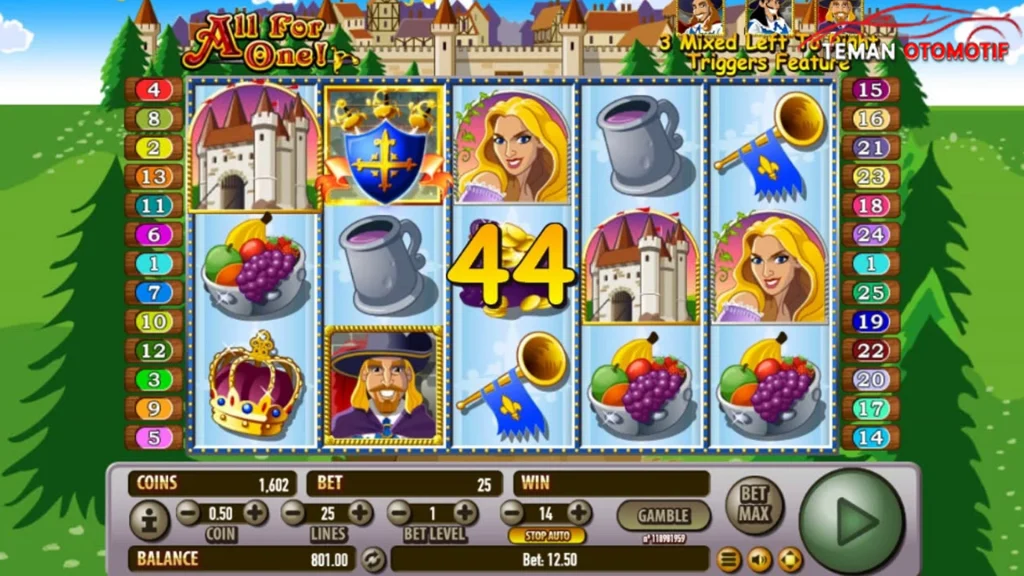
Task: Add one more payline
Action: 360,514
